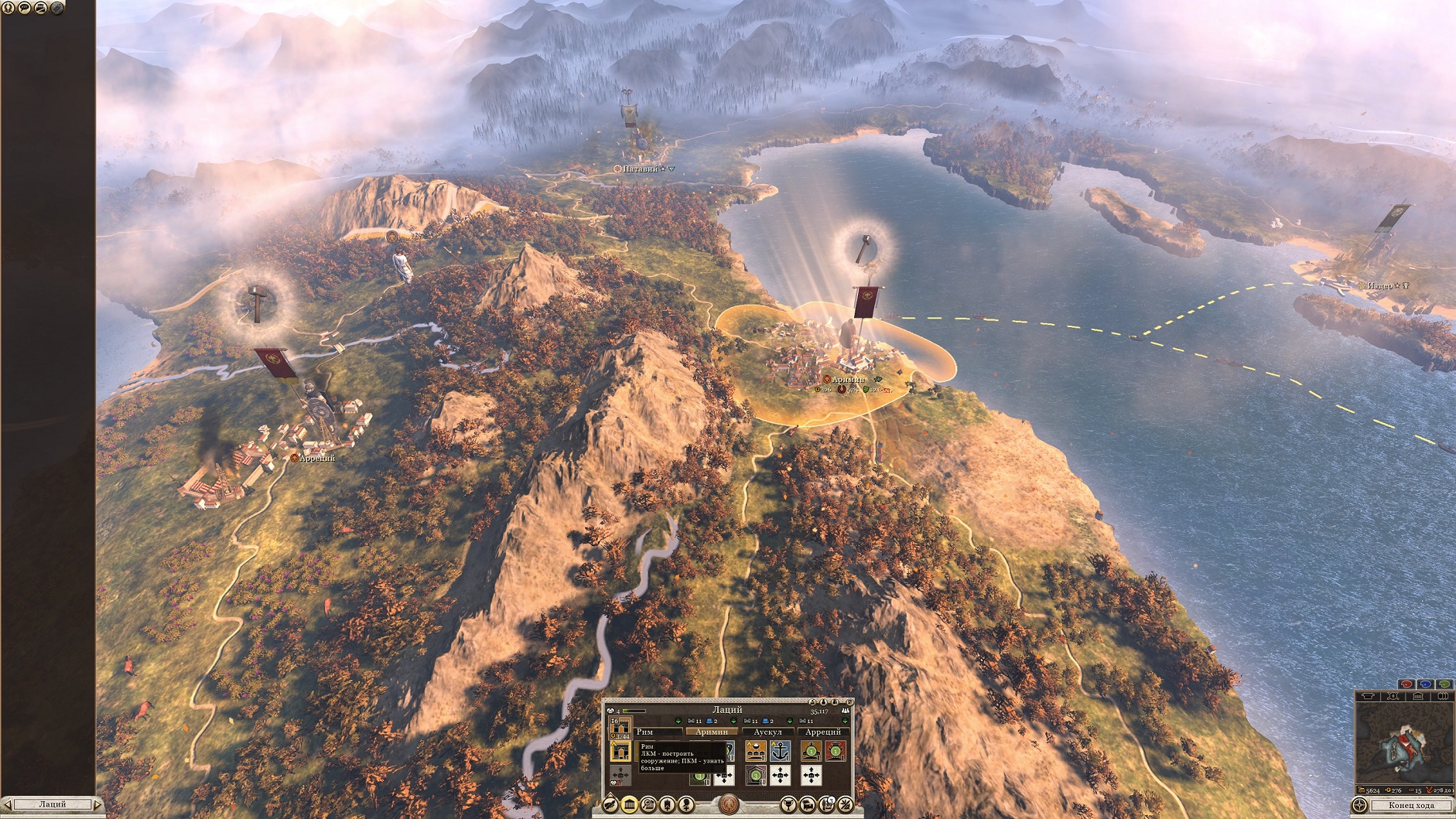Open the Арреций settlement tab
This screenshot has width=1456, height=819.
click(823, 732)
